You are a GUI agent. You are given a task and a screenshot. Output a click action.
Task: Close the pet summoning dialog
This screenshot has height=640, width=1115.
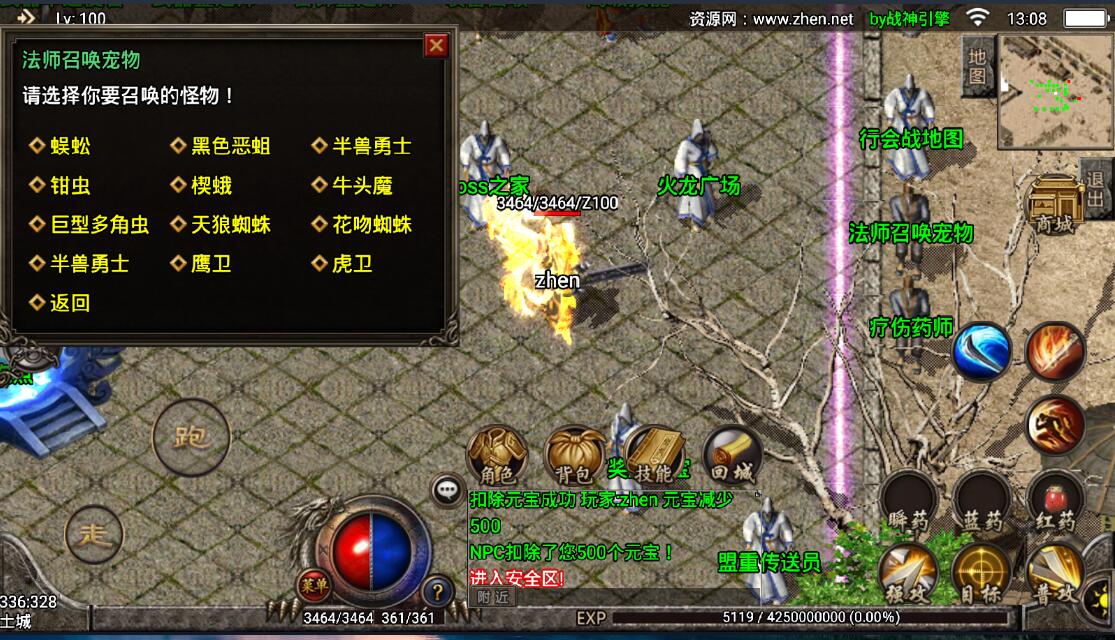click(x=436, y=46)
